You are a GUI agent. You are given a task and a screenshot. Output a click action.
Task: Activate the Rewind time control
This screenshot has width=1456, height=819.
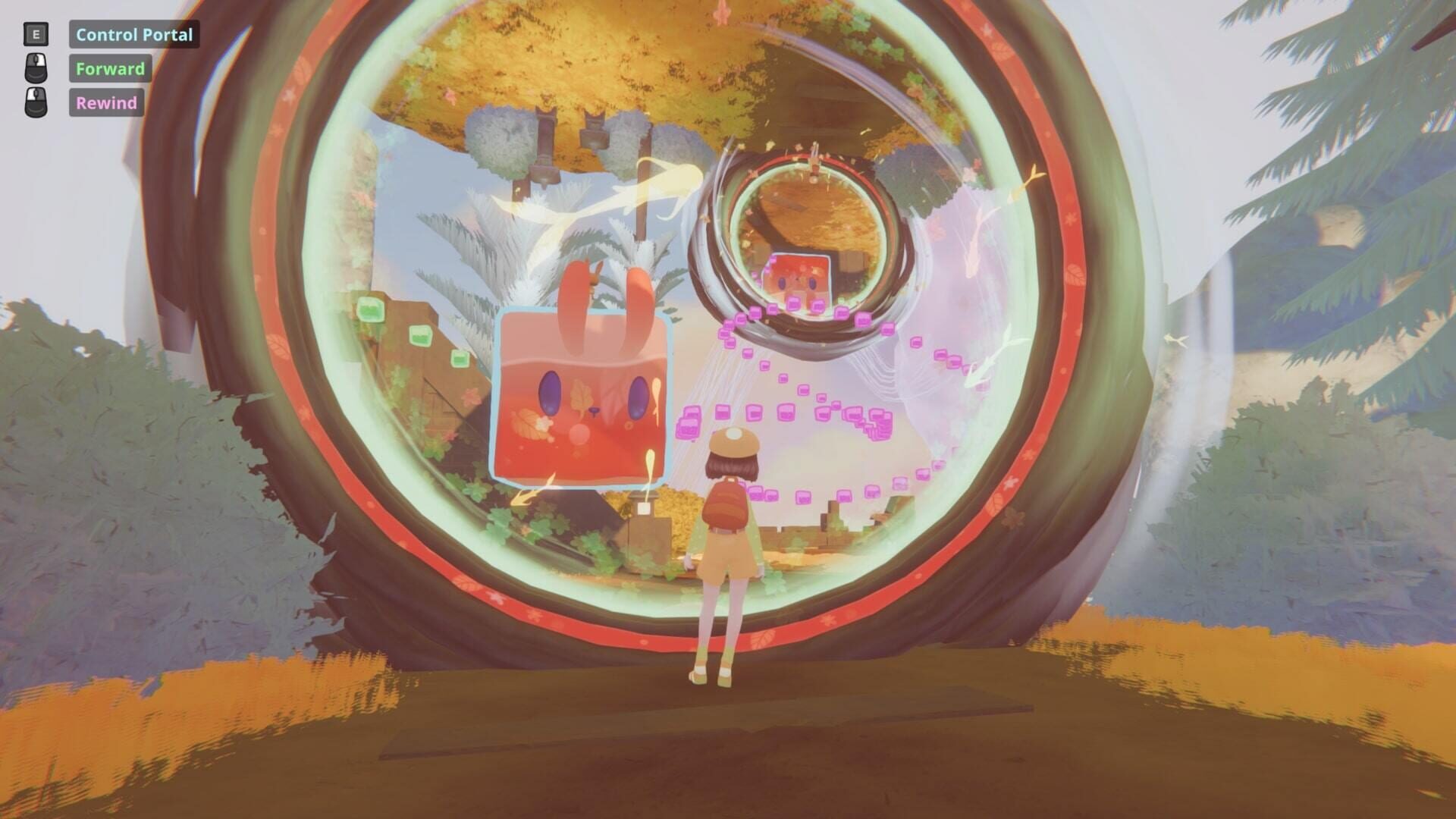coord(106,102)
